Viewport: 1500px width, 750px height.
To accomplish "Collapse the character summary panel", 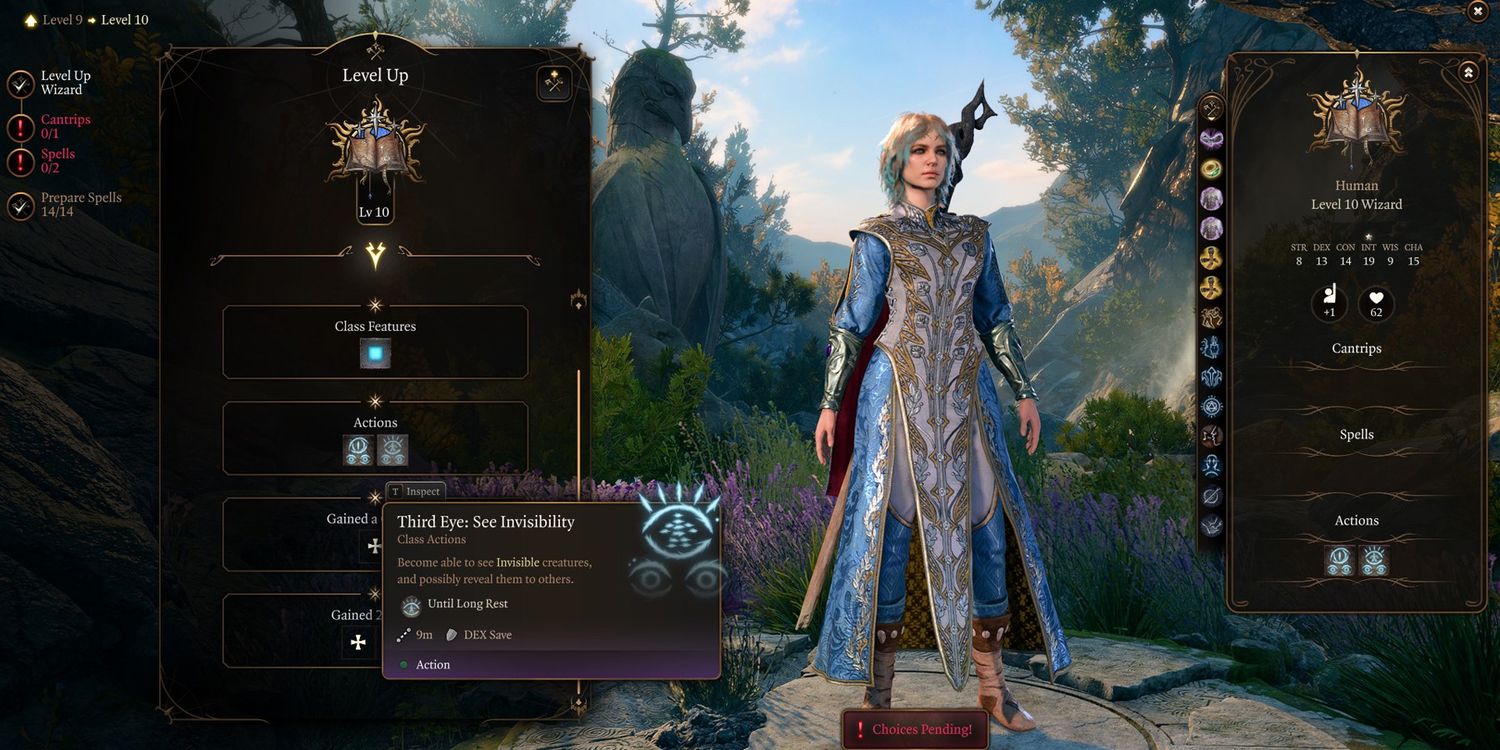I will pos(1467,72).
